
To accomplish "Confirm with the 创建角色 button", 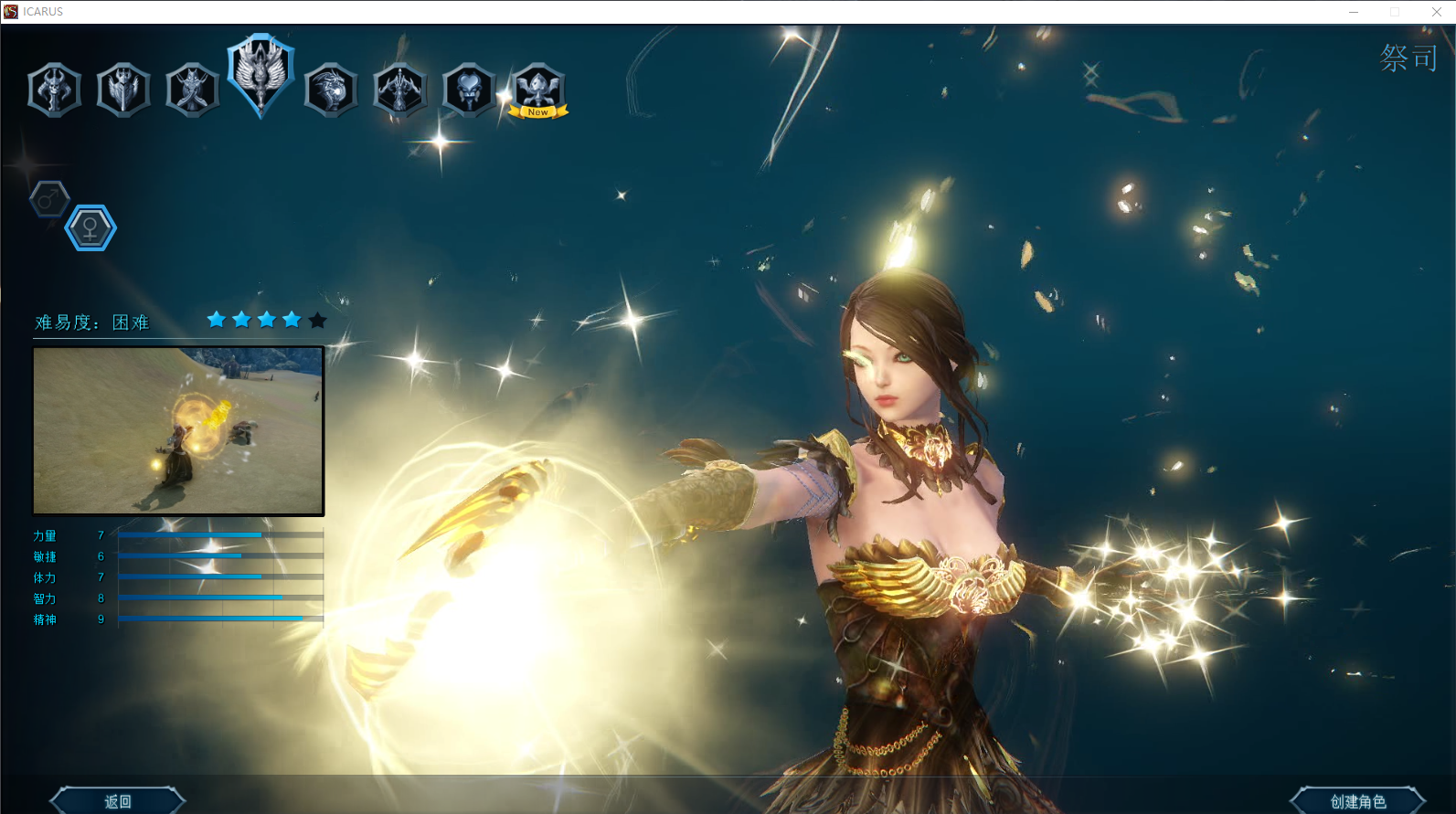I will [x=1357, y=801].
